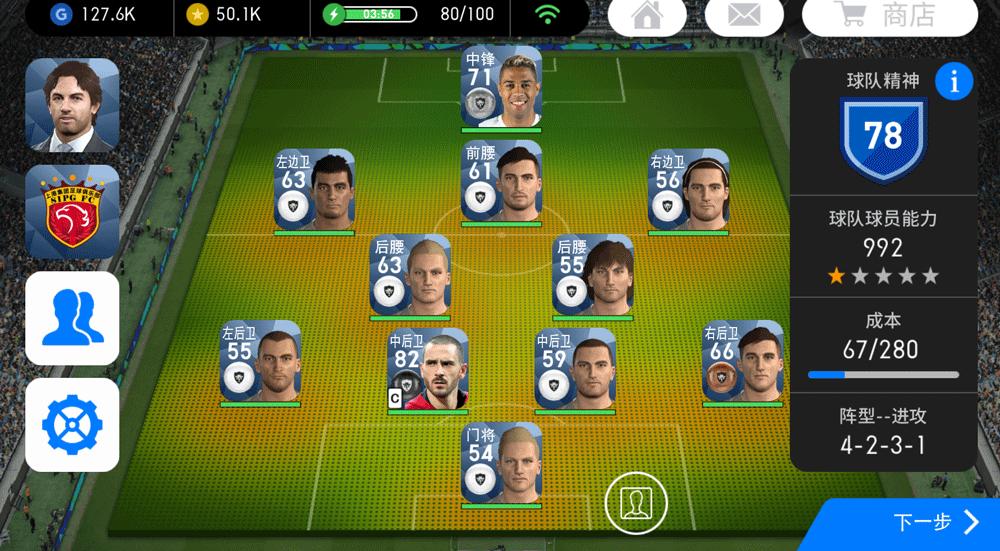Select the 中锋 striker card rated 71

click(x=501, y=88)
